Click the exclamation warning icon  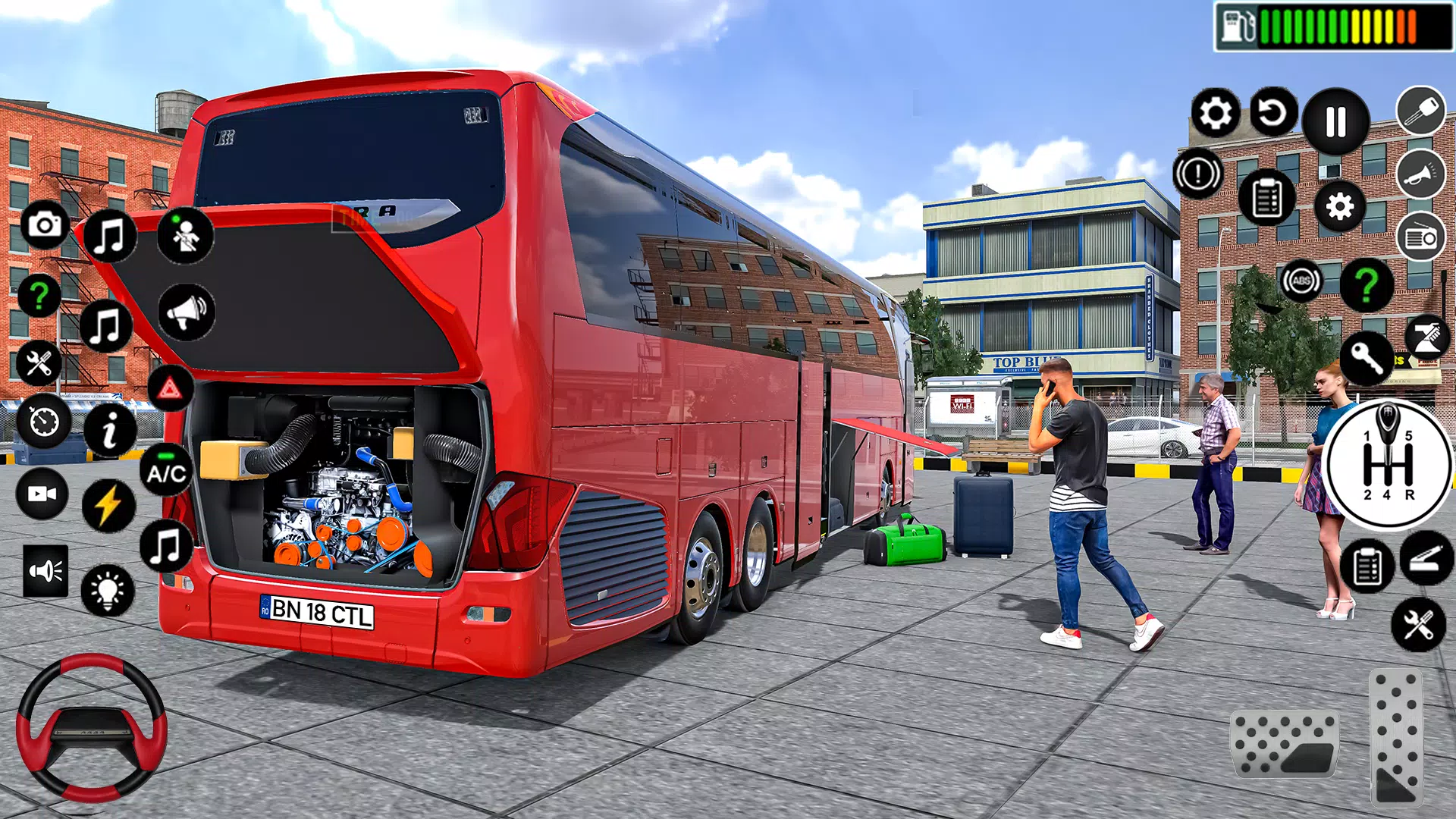[1198, 174]
